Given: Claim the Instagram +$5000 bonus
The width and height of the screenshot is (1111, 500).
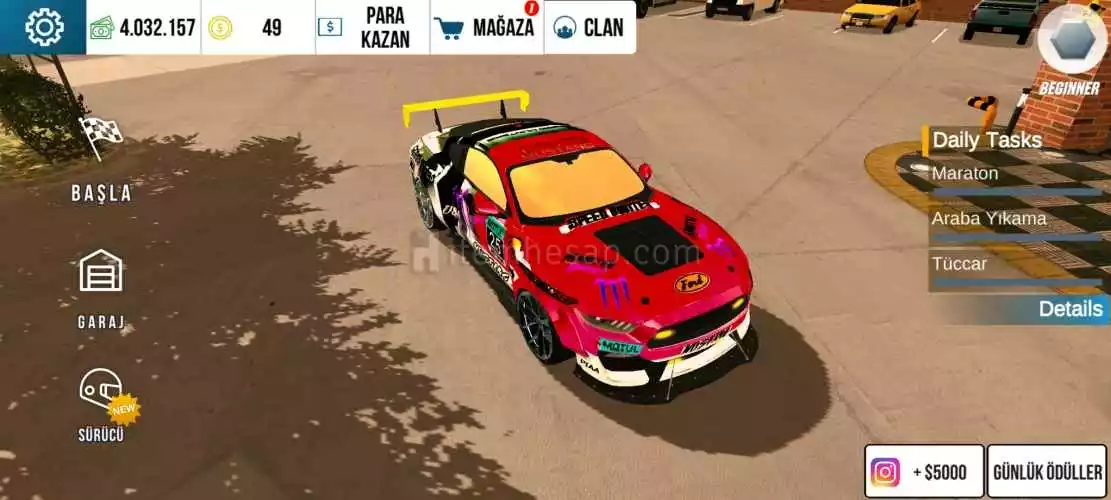Looking at the screenshot, I should [x=924, y=472].
